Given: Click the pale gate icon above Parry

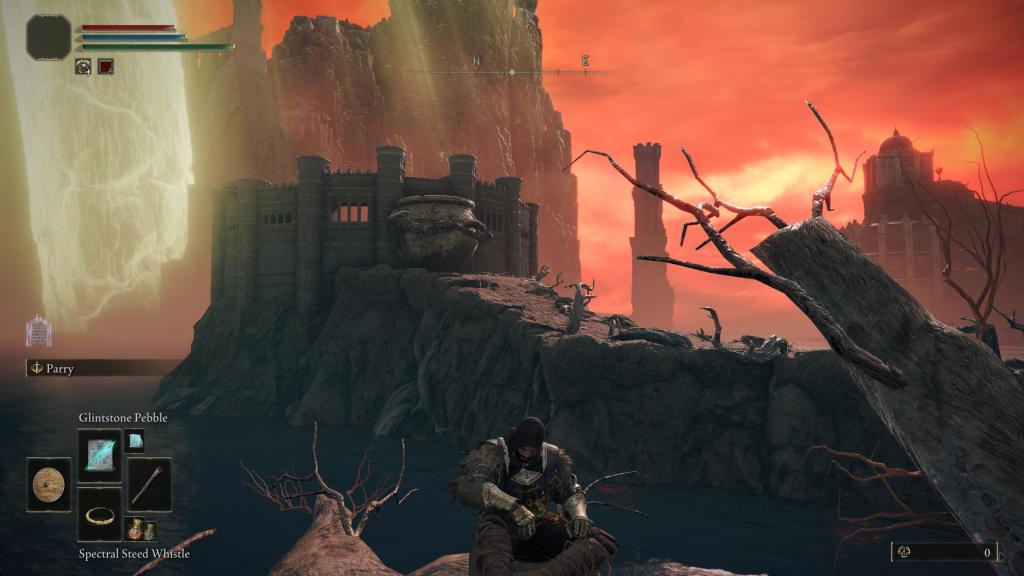Looking at the screenshot, I should pos(38,331).
